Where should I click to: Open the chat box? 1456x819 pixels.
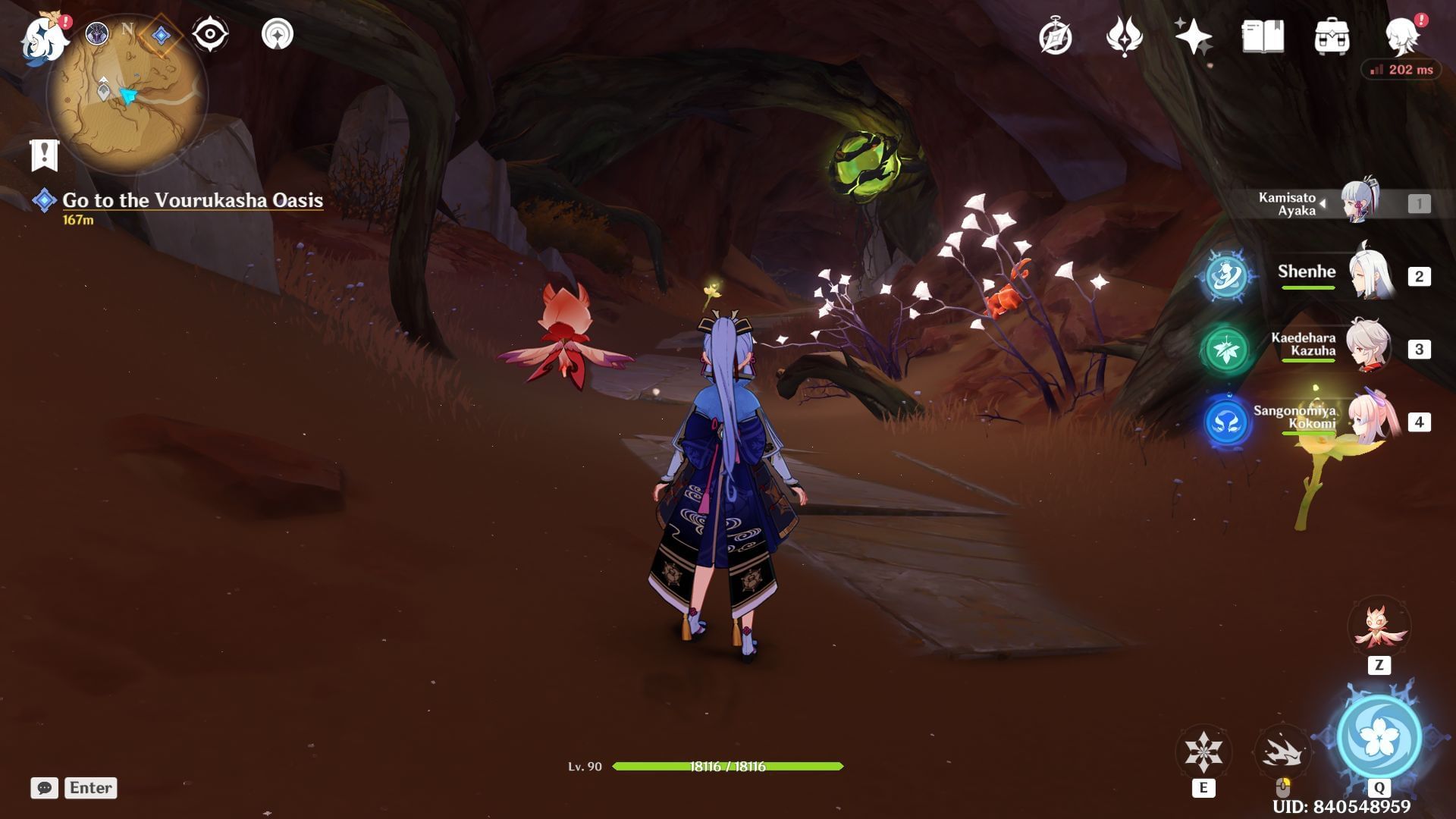pos(45,788)
